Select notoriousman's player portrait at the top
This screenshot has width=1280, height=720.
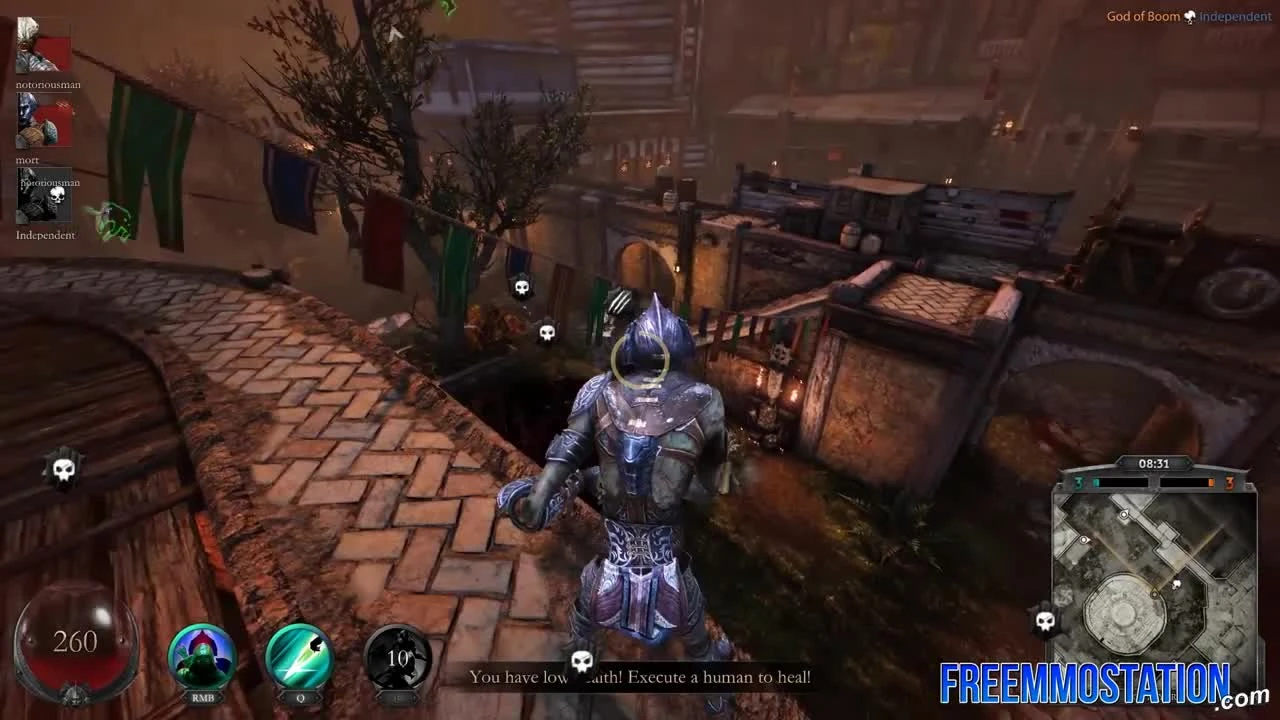pos(42,45)
